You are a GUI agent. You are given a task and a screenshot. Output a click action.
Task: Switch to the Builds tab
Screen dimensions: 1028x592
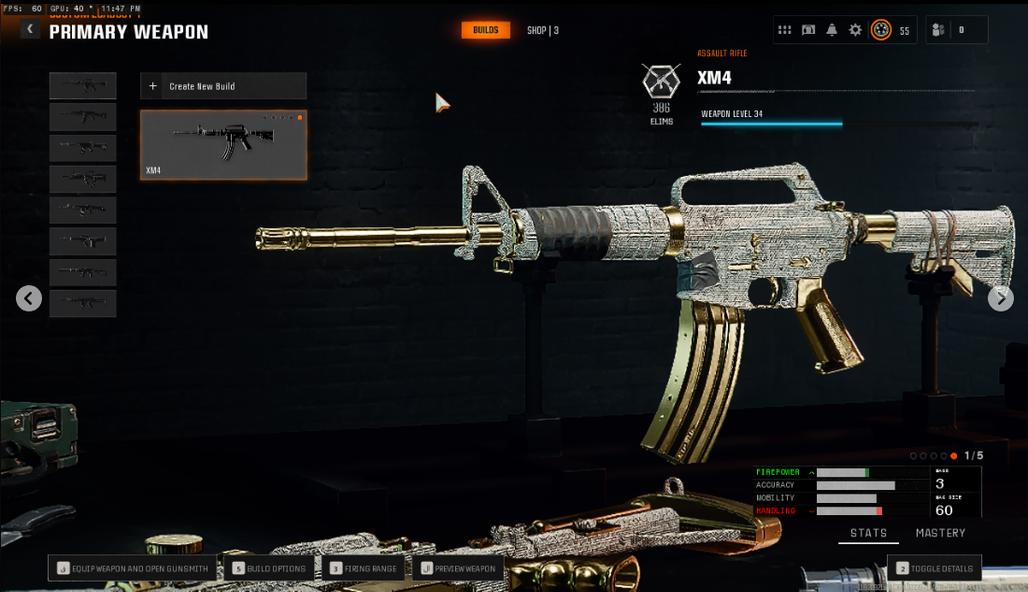485,30
